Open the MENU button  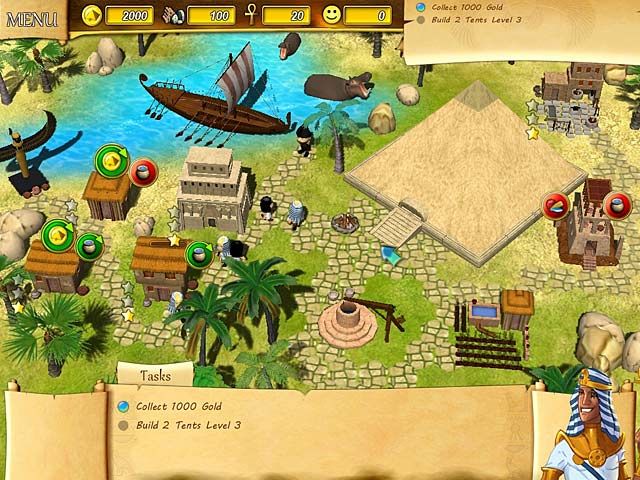32,18
